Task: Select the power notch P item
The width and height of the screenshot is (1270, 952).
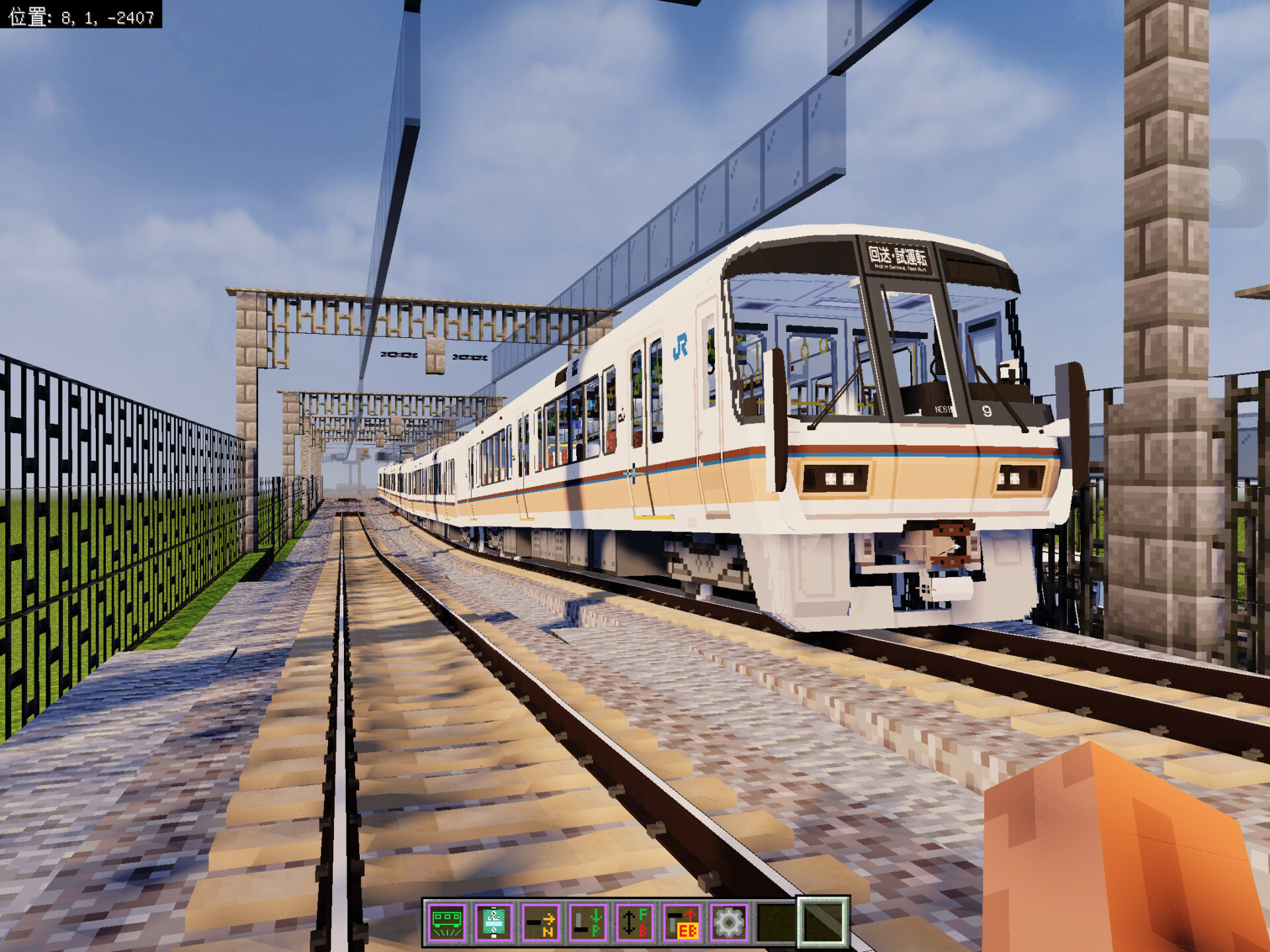Action: (x=588, y=922)
